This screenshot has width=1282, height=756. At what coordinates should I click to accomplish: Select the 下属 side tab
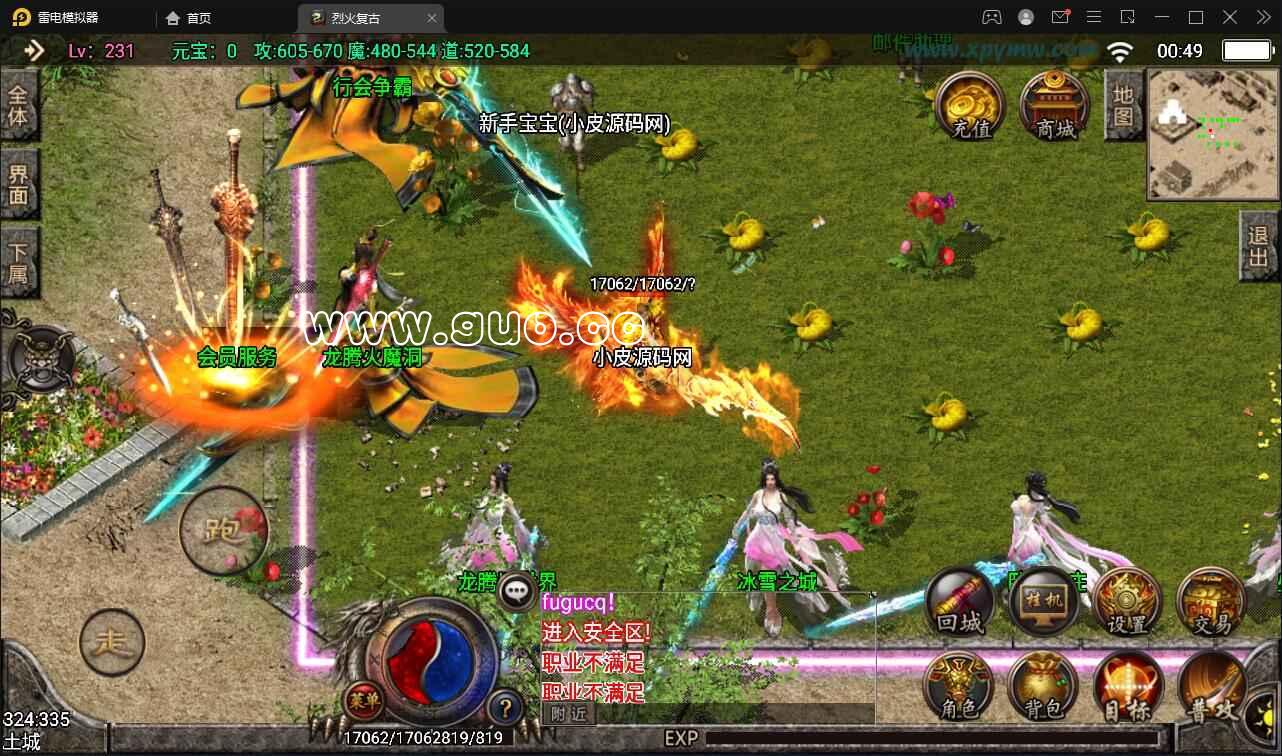click(x=19, y=262)
